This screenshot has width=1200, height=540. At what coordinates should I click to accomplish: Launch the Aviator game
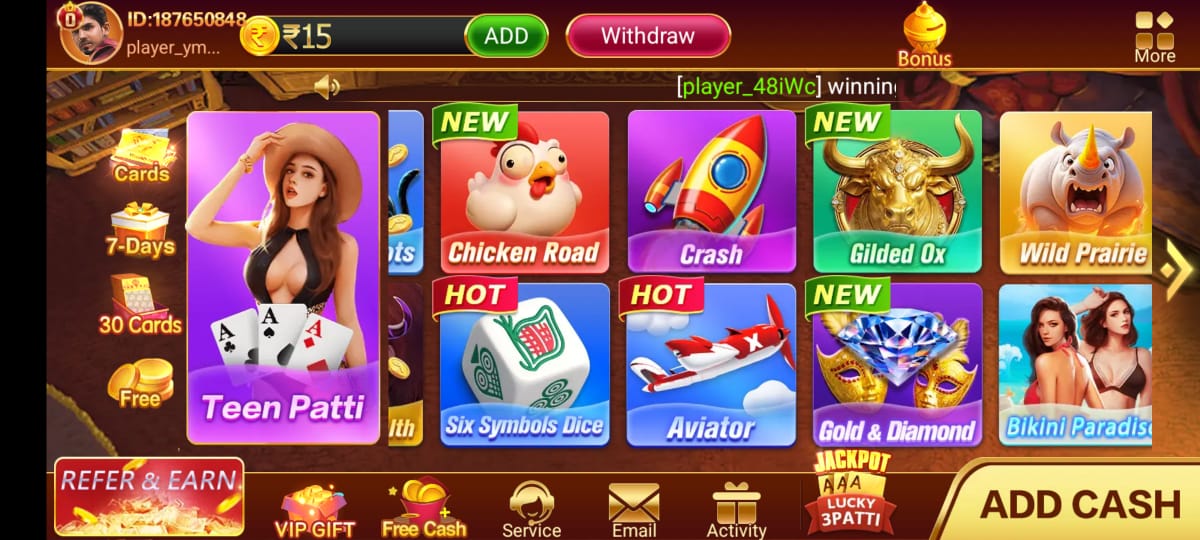711,364
